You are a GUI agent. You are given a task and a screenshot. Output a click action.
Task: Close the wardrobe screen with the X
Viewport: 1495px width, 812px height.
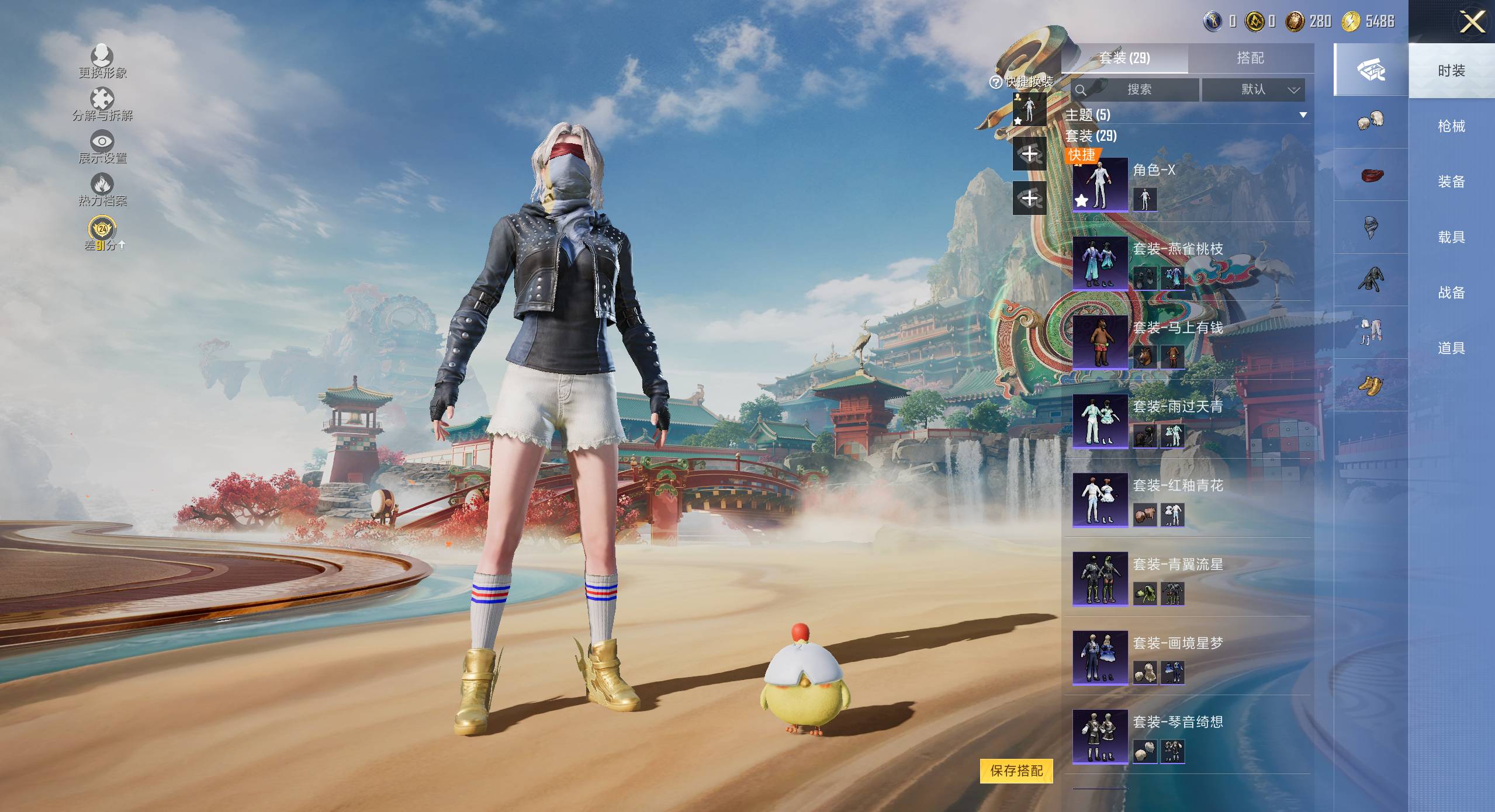click(x=1472, y=22)
